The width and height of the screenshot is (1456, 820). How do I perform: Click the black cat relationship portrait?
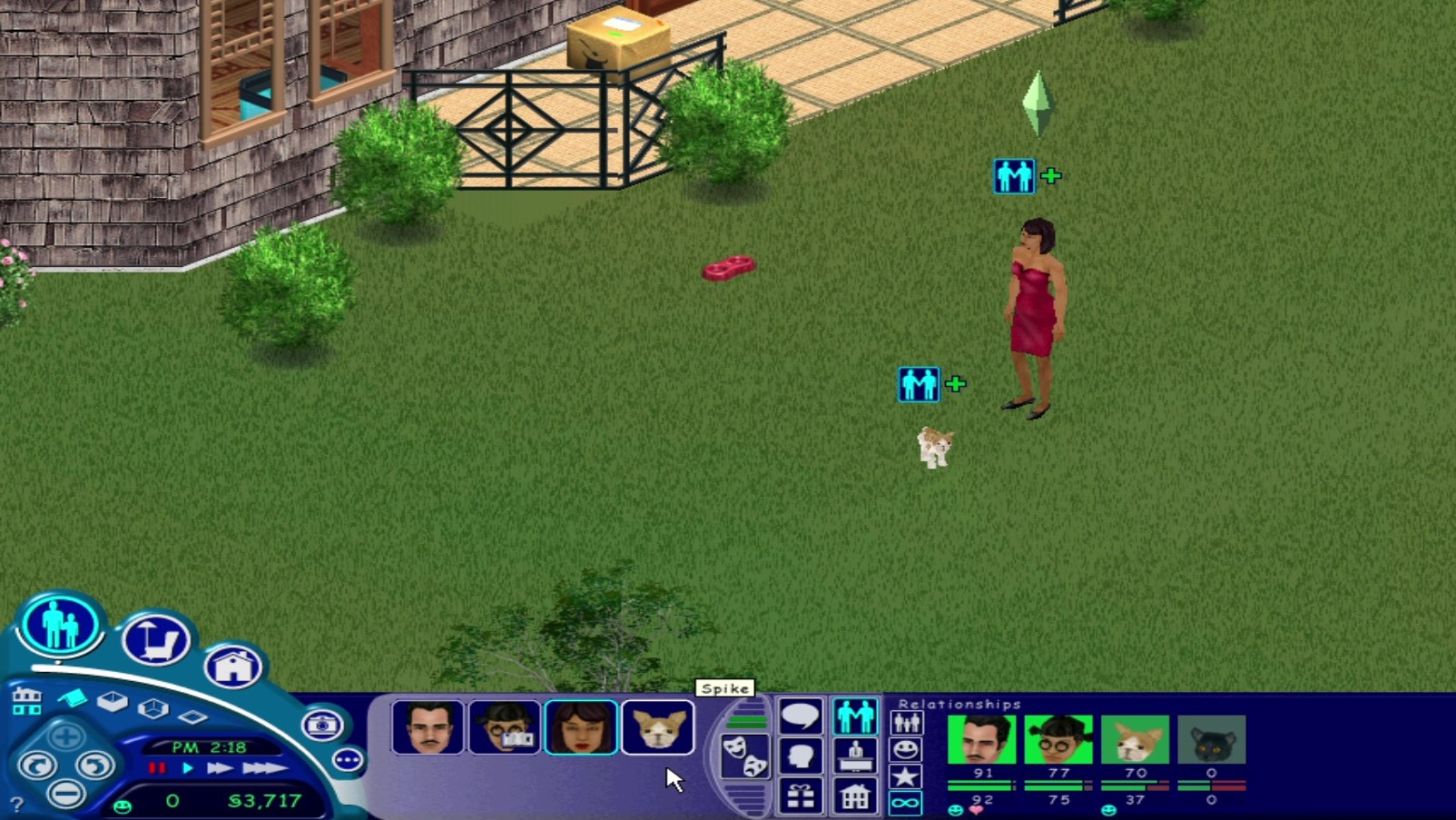coord(1211,740)
